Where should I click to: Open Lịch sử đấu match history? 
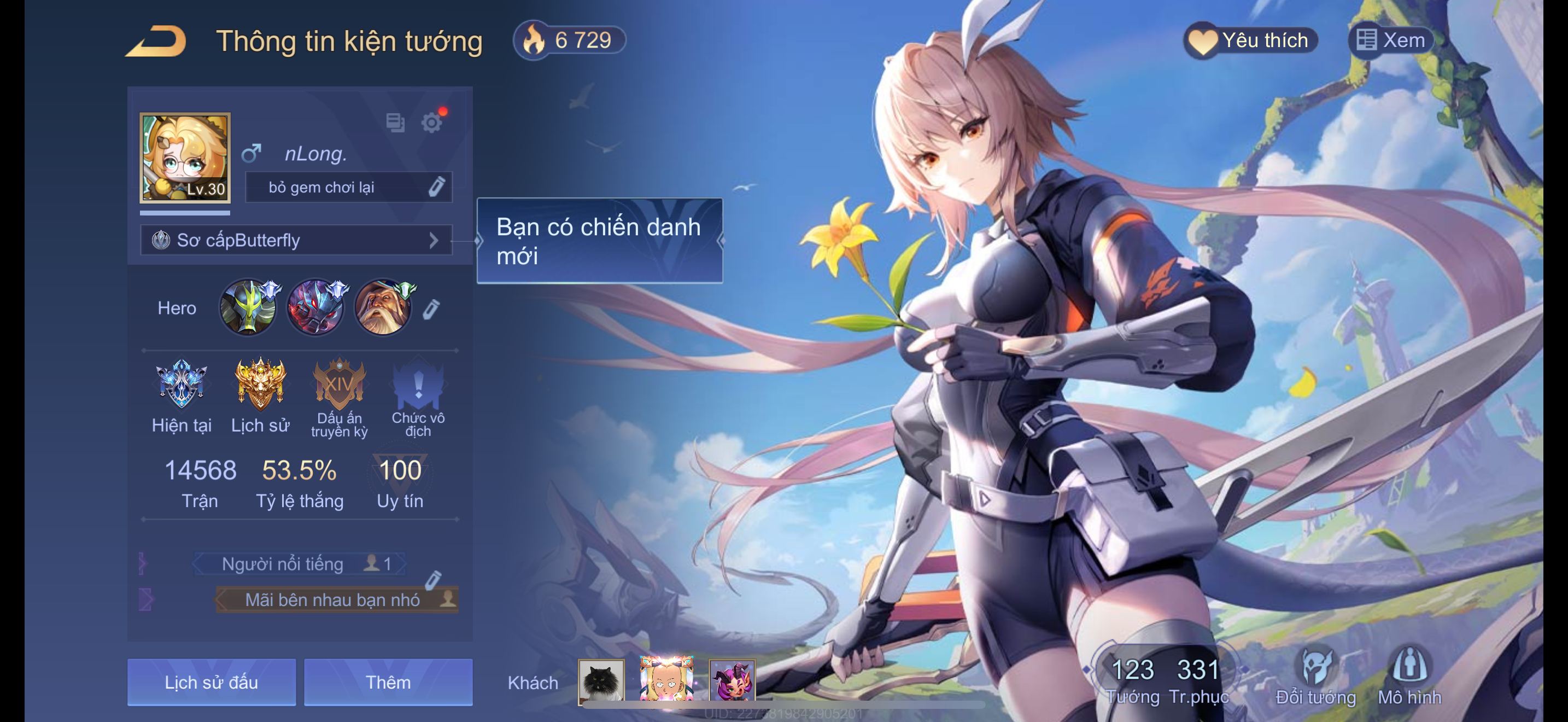pos(211,683)
